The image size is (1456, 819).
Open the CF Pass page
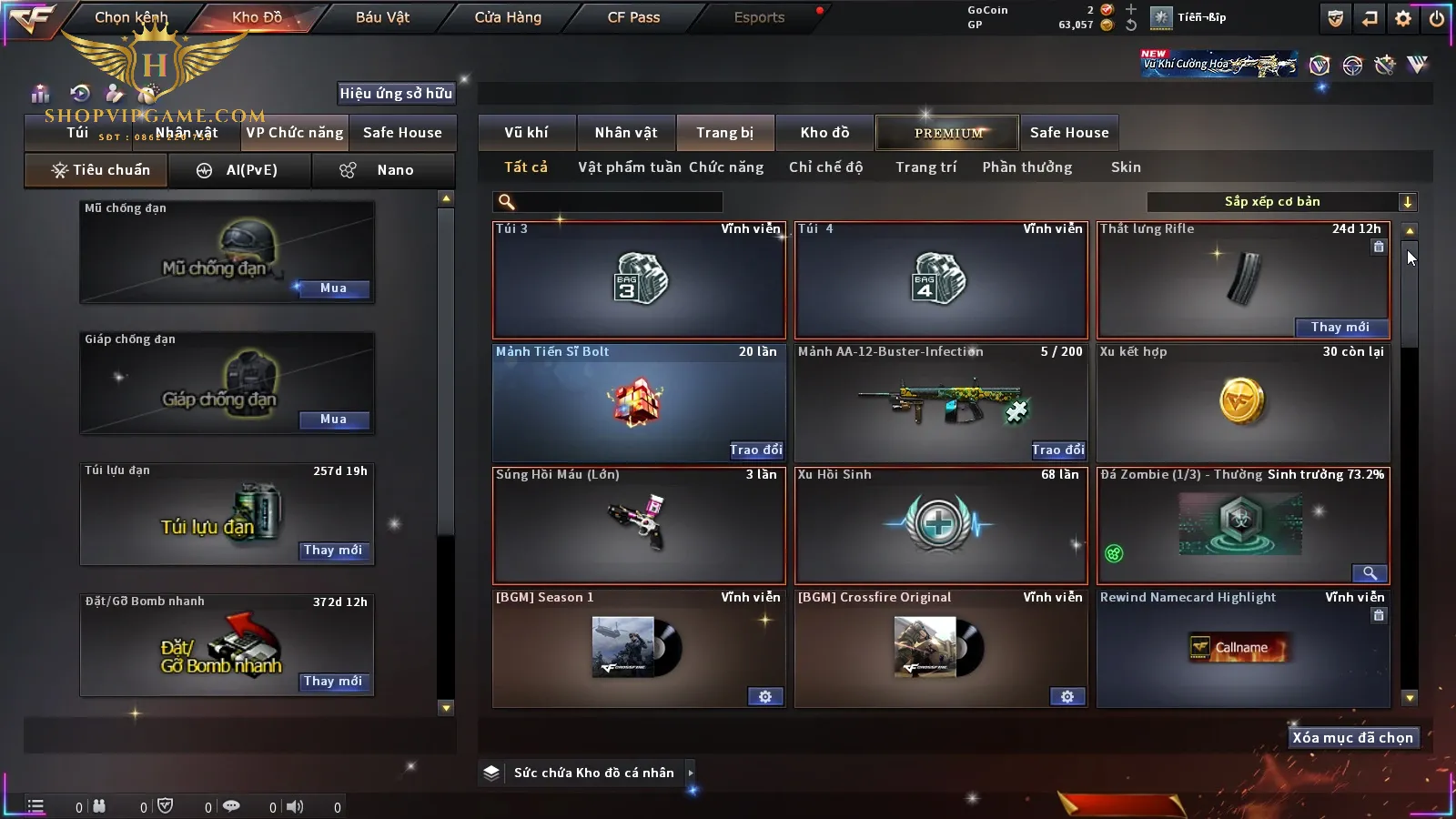(x=633, y=17)
